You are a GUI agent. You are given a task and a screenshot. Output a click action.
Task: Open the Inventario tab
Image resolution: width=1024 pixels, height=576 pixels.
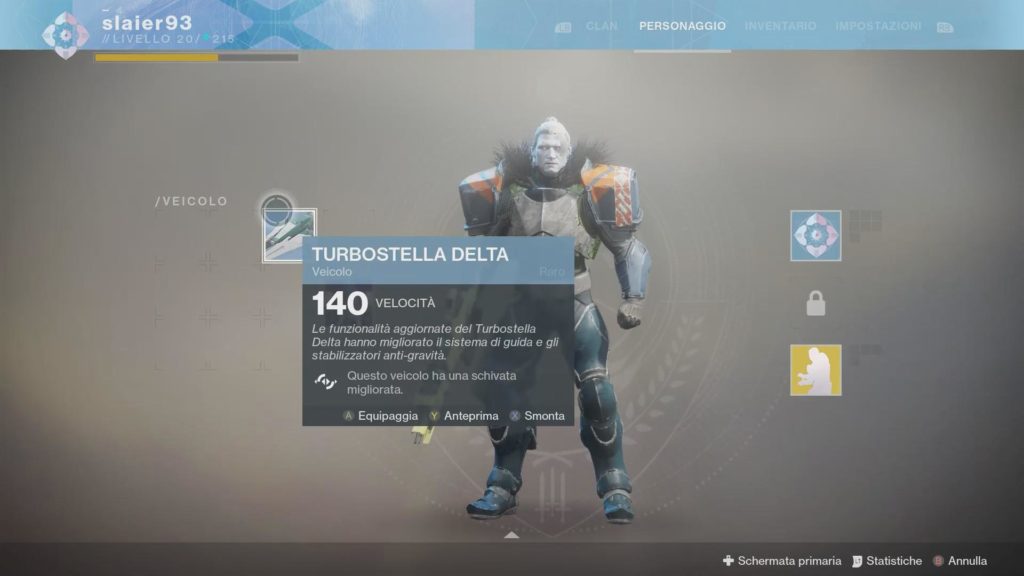(780, 26)
